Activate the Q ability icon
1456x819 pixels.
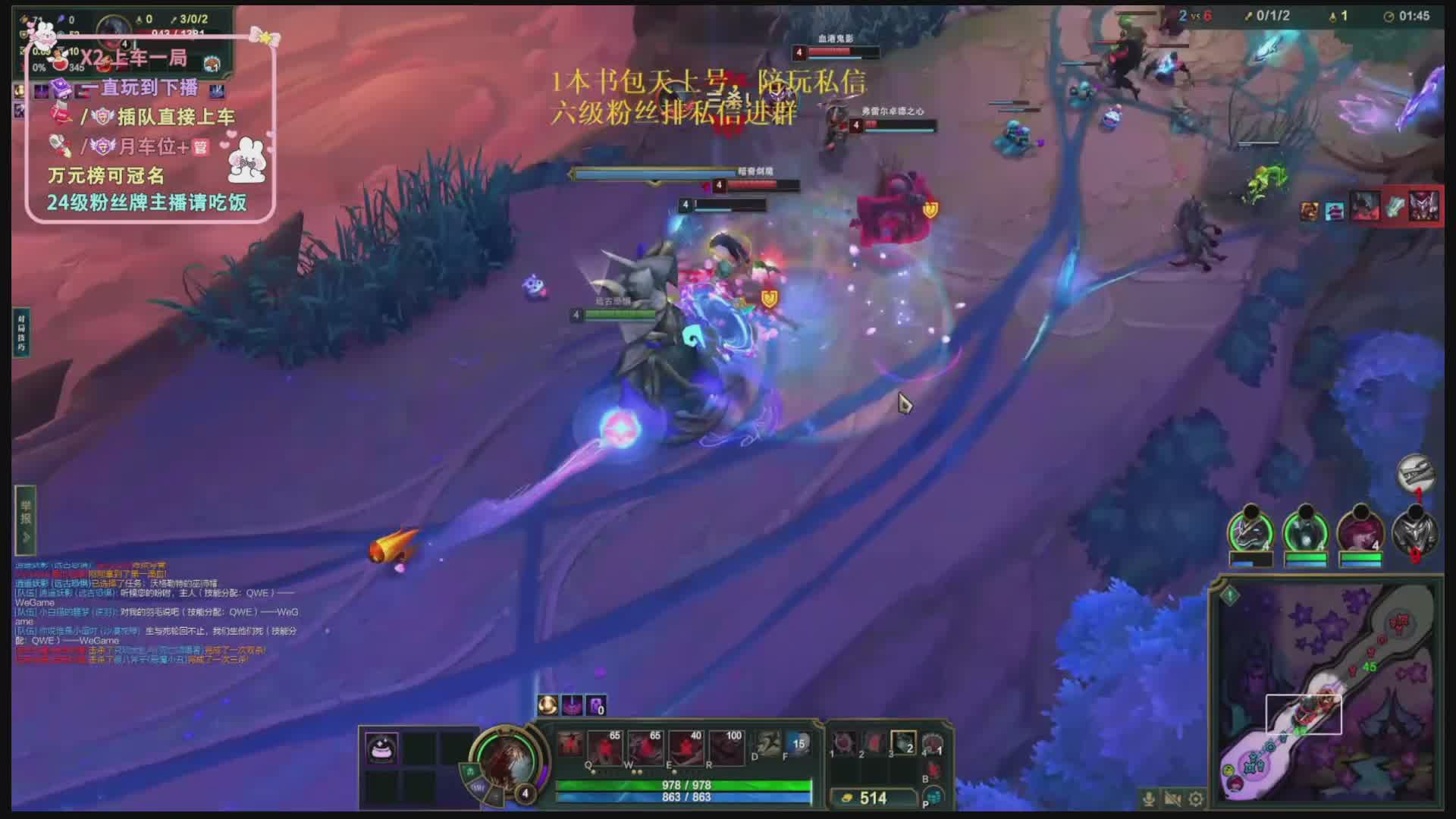click(x=604, y=746)
